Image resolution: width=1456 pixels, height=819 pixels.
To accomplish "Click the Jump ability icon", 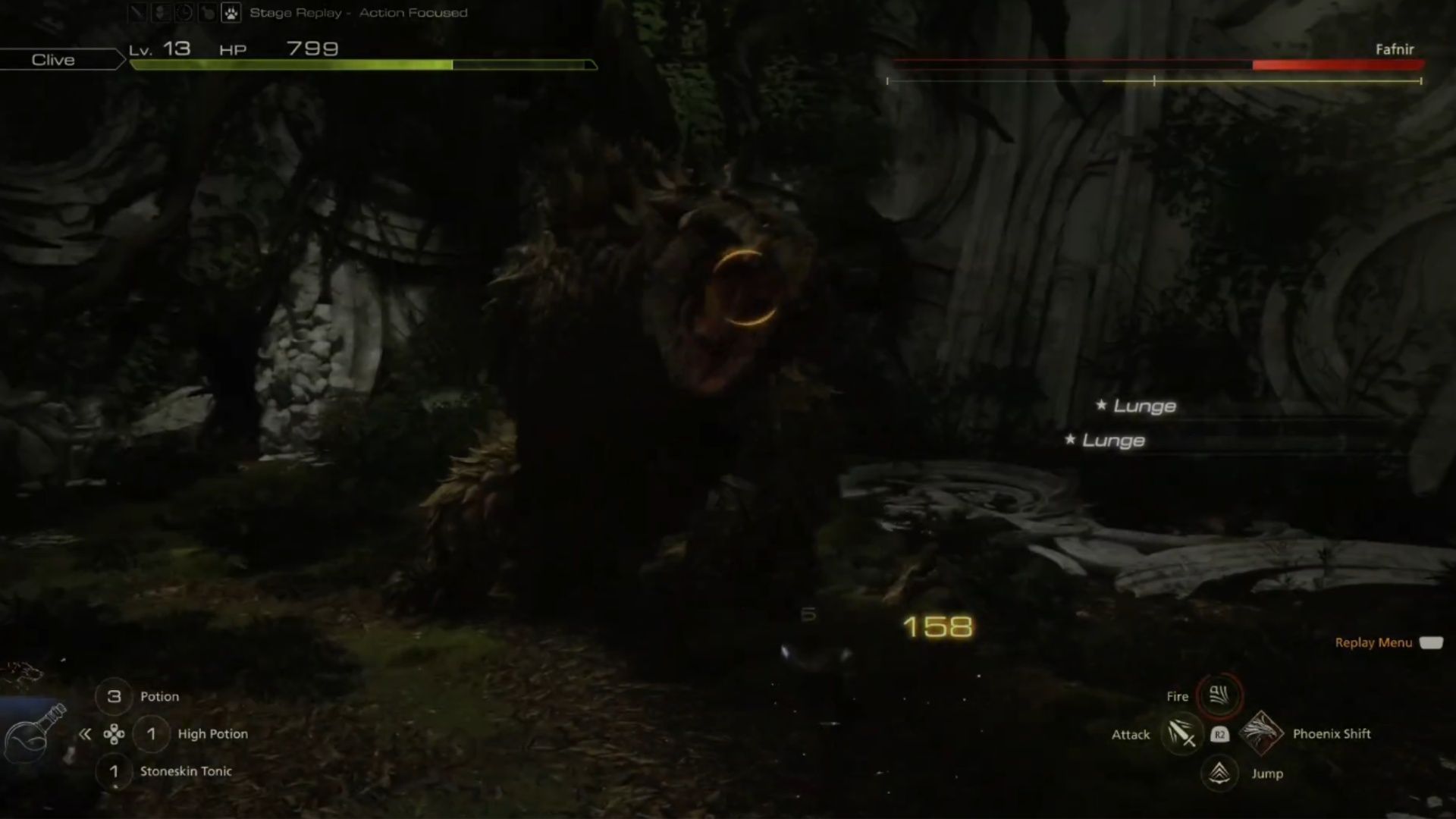I will point(1219,774).
